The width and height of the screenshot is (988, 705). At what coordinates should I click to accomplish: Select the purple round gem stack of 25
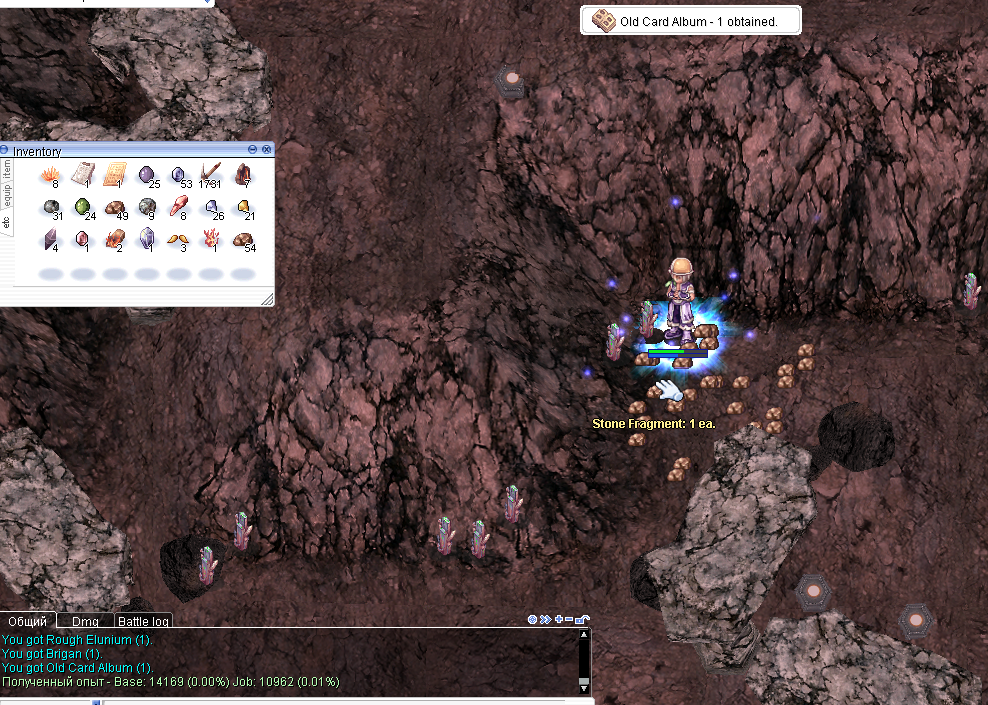[x=147, y=177]
